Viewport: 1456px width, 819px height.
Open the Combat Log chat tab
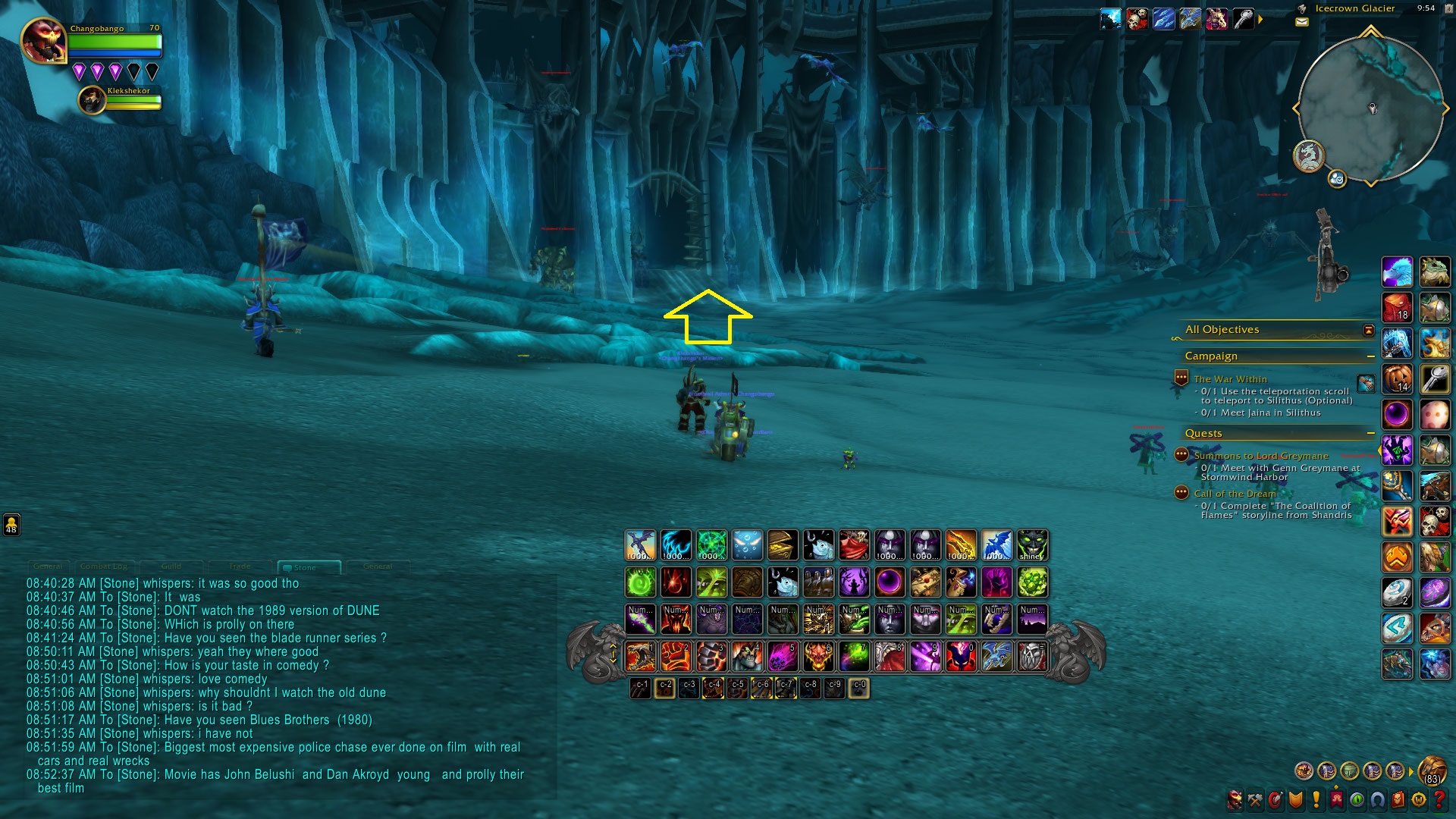coord(103,566)
